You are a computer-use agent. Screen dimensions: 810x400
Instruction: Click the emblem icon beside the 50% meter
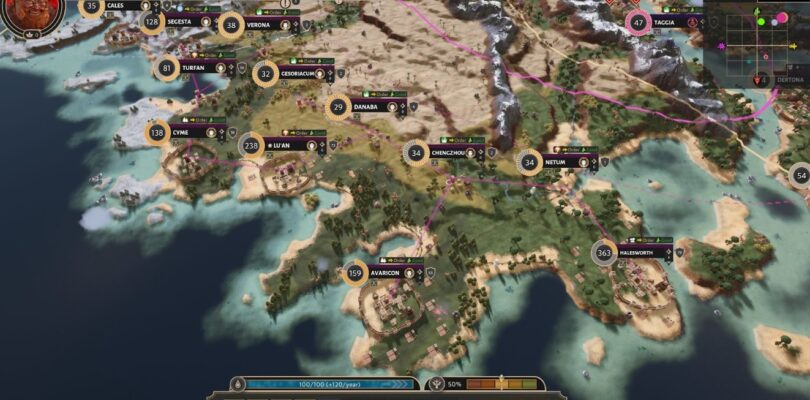tap(438, 384)
